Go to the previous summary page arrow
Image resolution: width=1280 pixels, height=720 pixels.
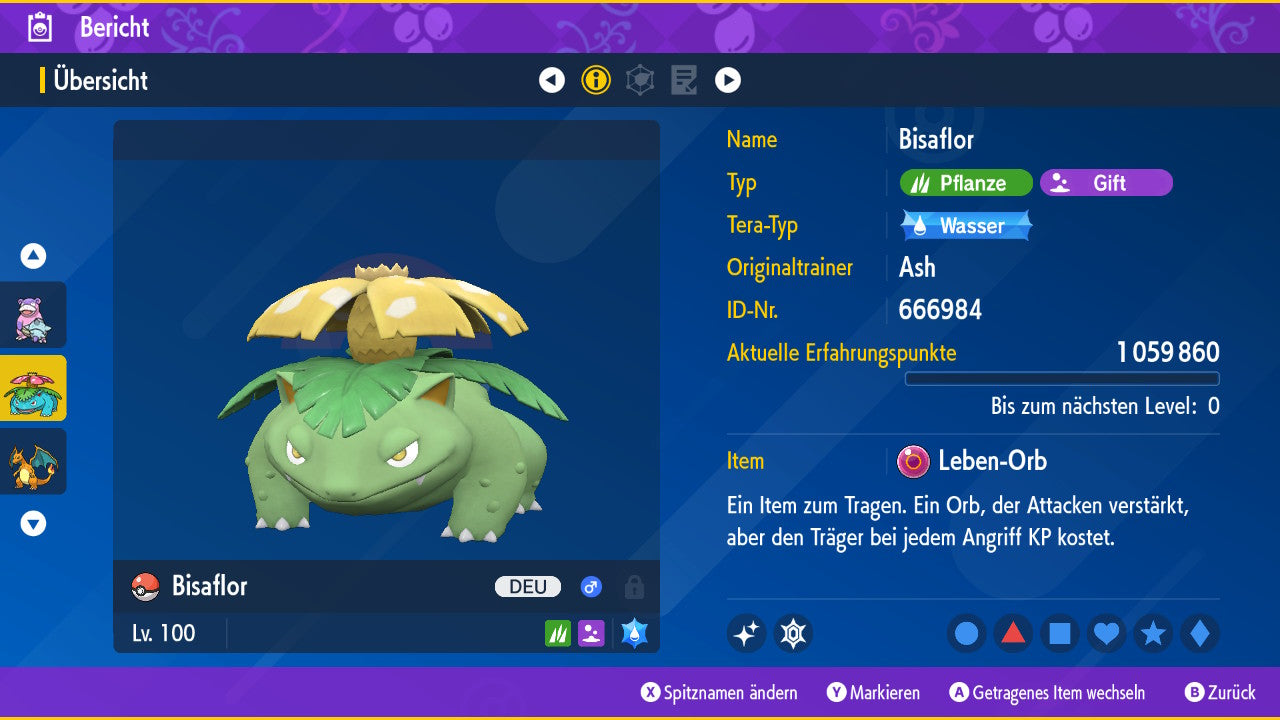coord(552,80)
